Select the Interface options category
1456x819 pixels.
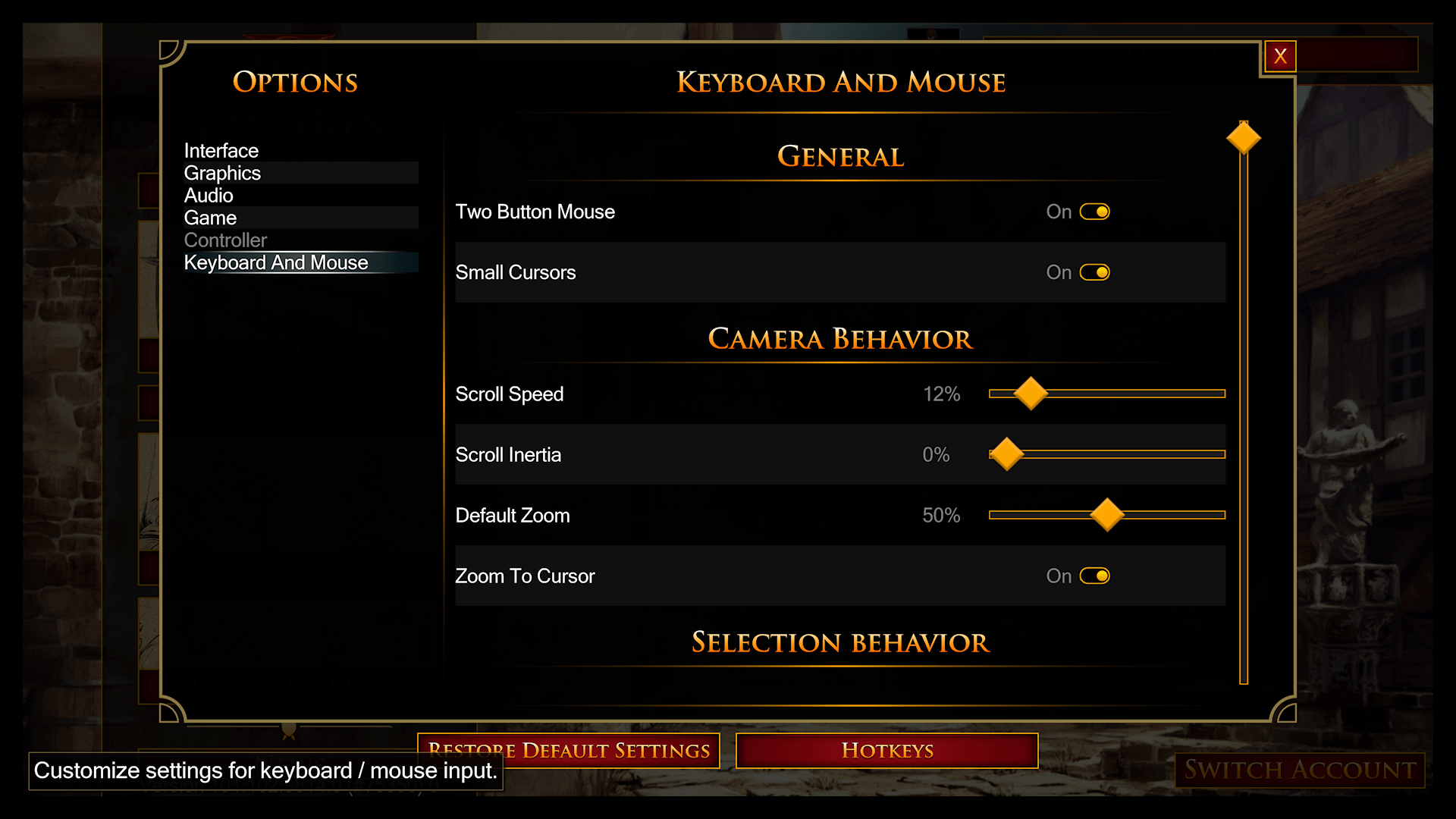[221, 150]
